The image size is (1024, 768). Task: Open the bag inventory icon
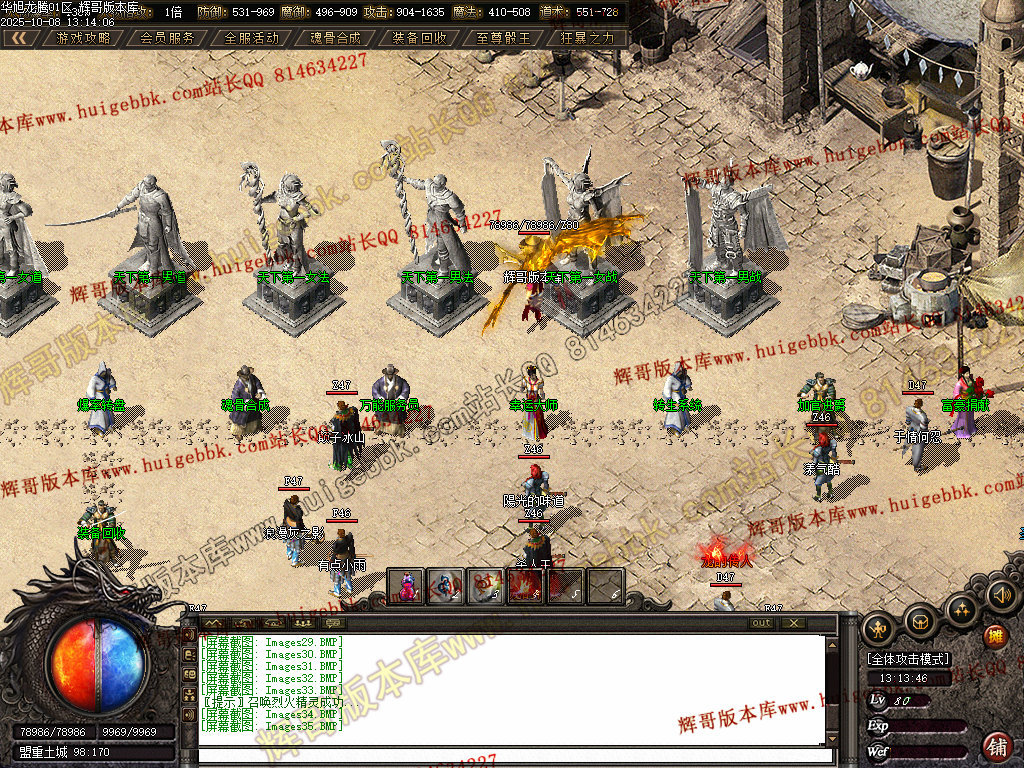click(920, 621)
